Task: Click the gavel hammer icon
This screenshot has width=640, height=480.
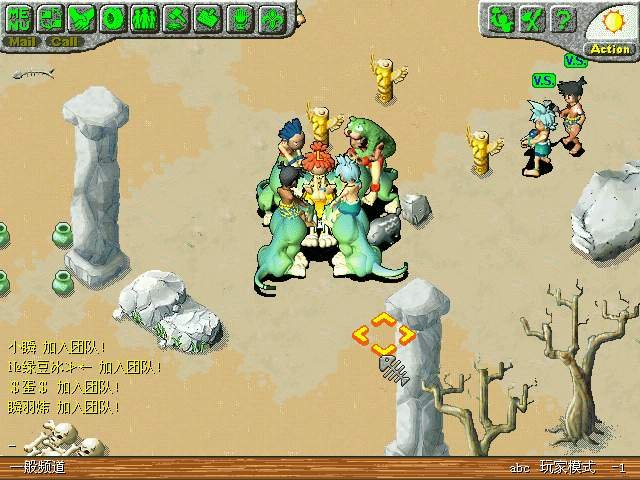Action: tap(176, 18)
